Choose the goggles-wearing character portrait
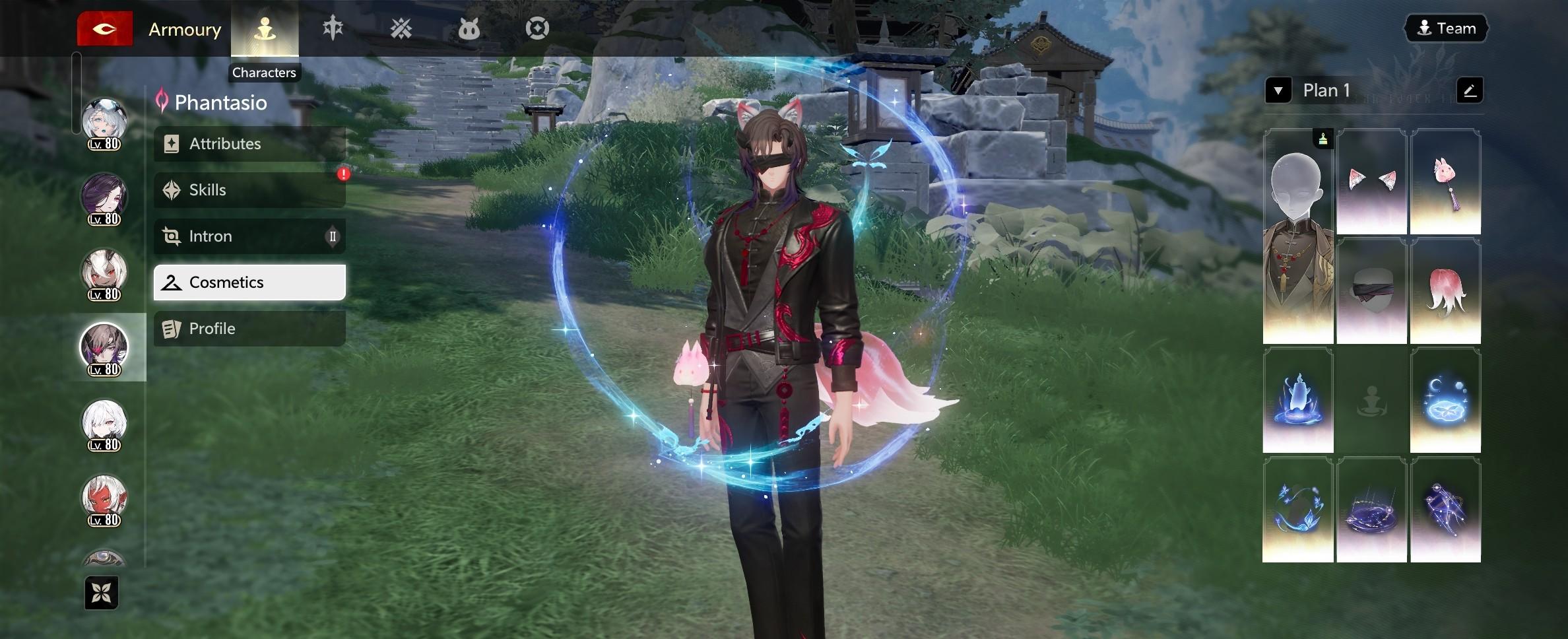1568x639 pixels. [104, 123]
